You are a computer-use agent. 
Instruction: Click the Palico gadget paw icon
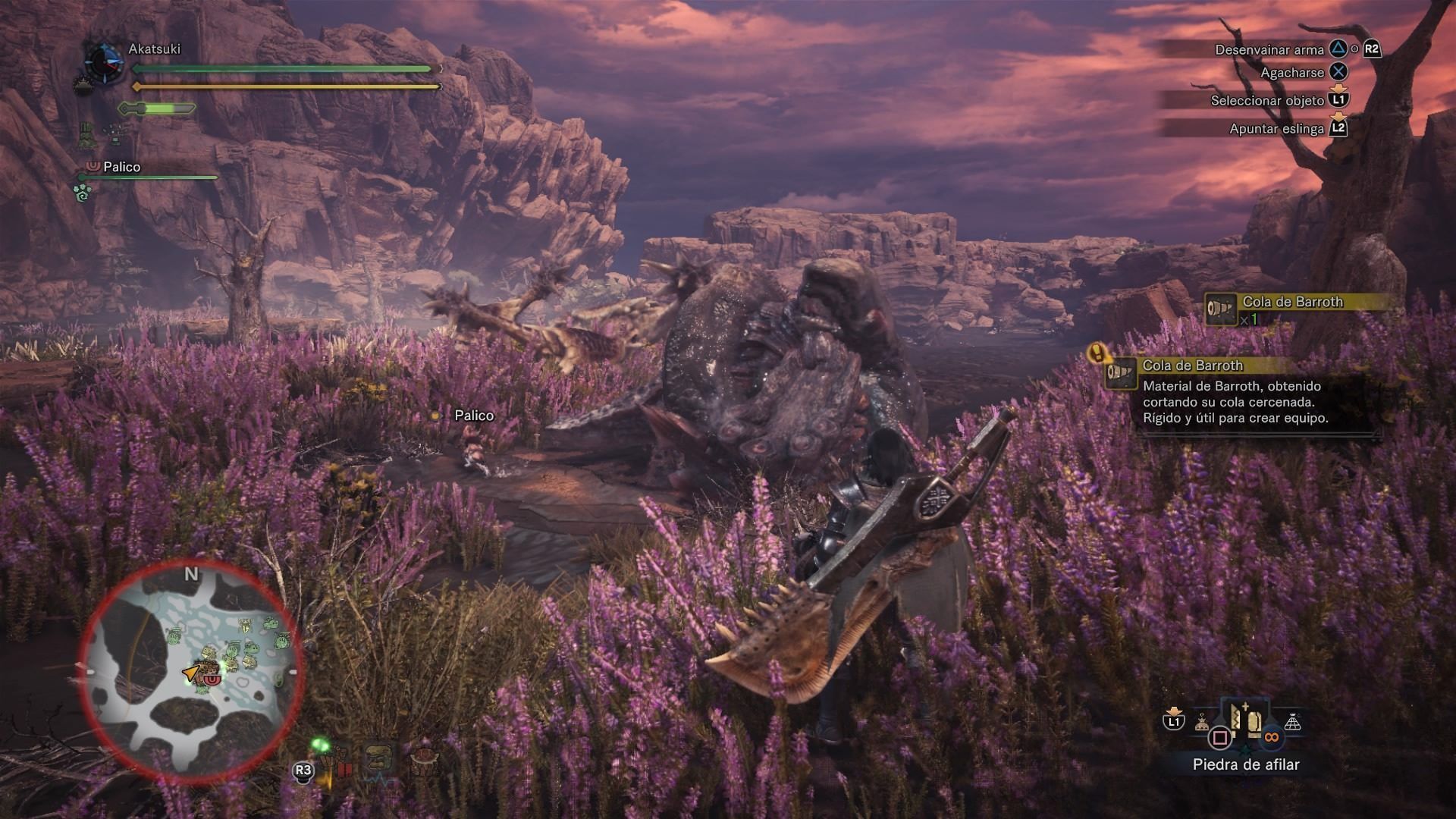[x=83, y=193]
